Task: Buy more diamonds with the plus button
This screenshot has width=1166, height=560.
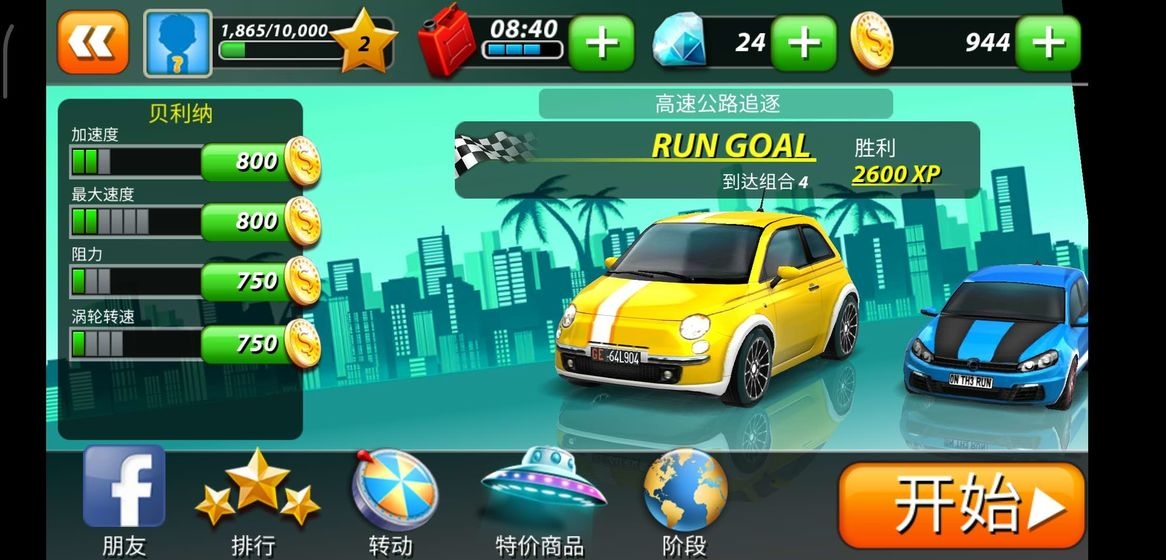Action: [x=804, y=43]
